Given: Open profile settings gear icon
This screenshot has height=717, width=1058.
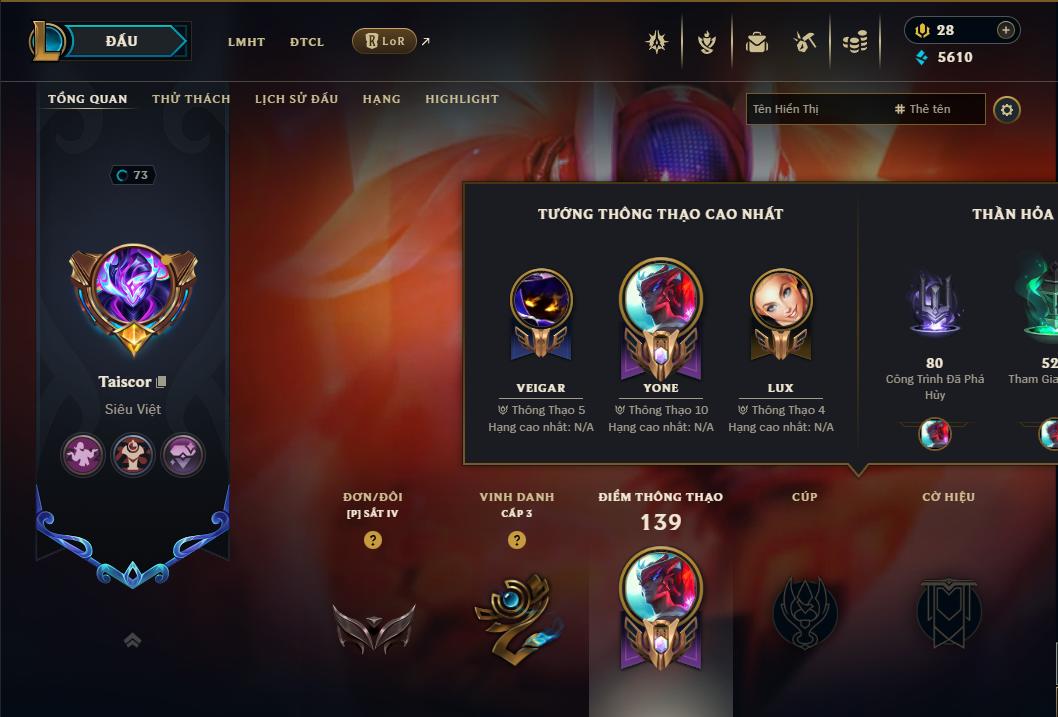Looking at the screenshot, I should coord(1007,109).
